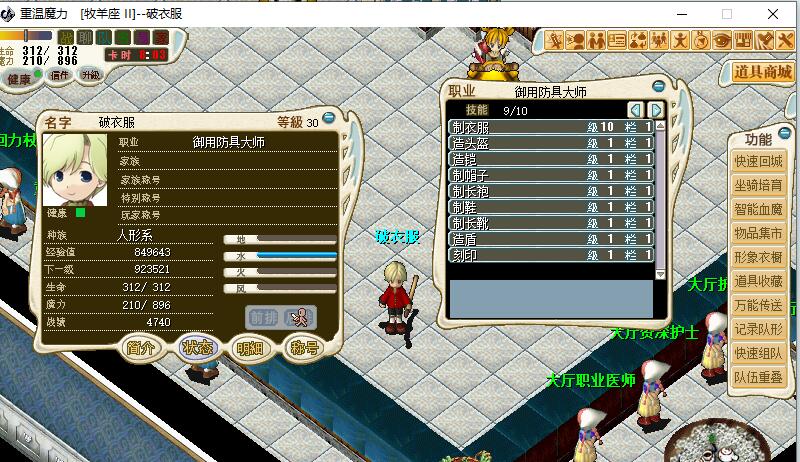Activate 智能血魔 auto HP/MP function
Viewport: 800px width, 462px height.
coord(760,210)
